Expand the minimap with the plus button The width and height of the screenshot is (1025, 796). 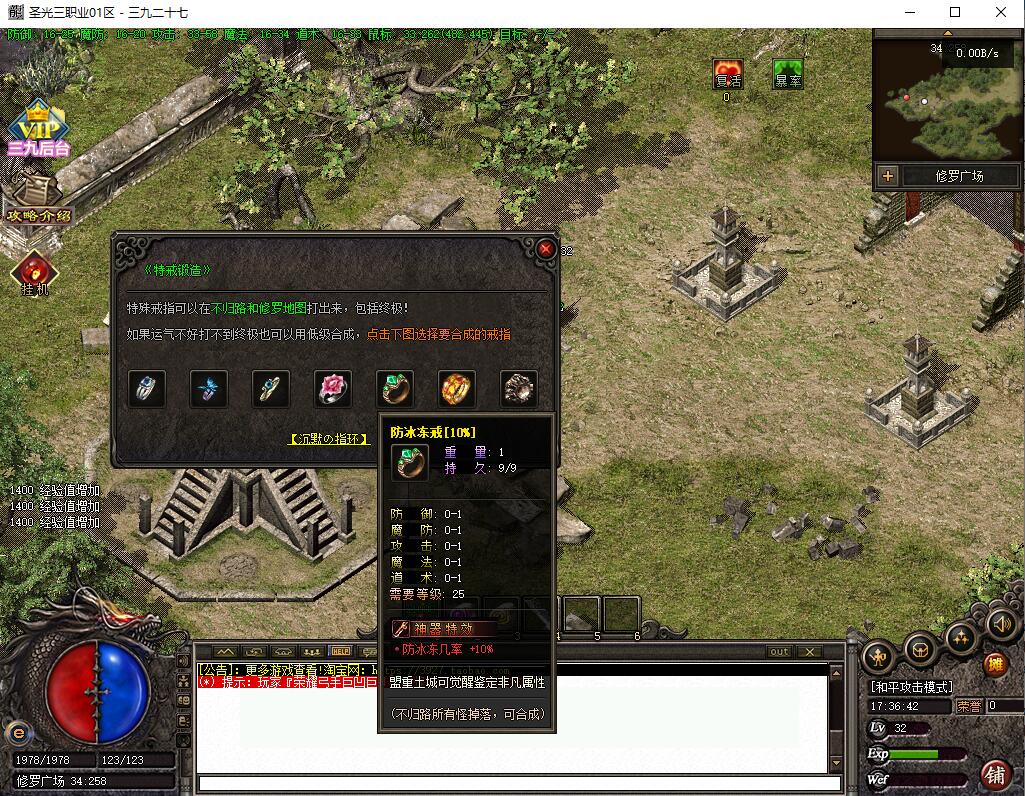888,176
